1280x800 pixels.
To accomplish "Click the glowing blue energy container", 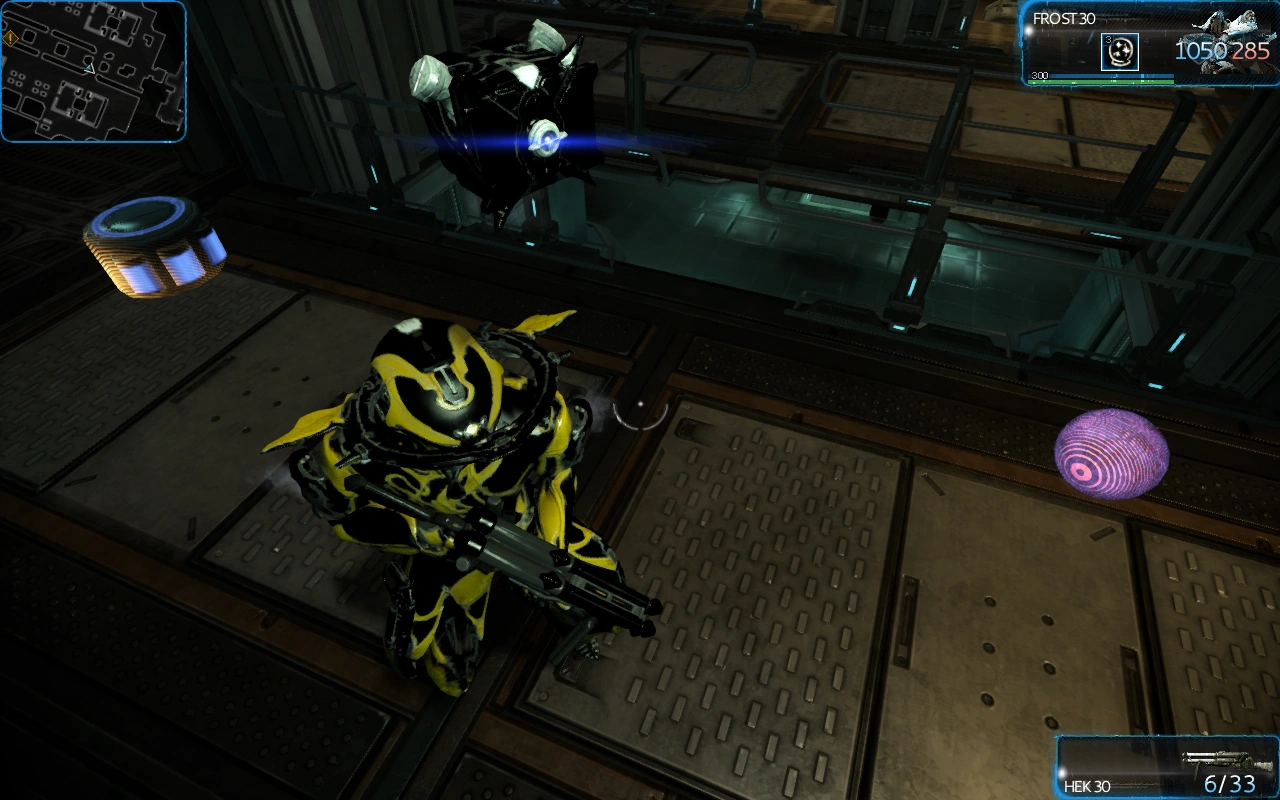I will [155, 248].
